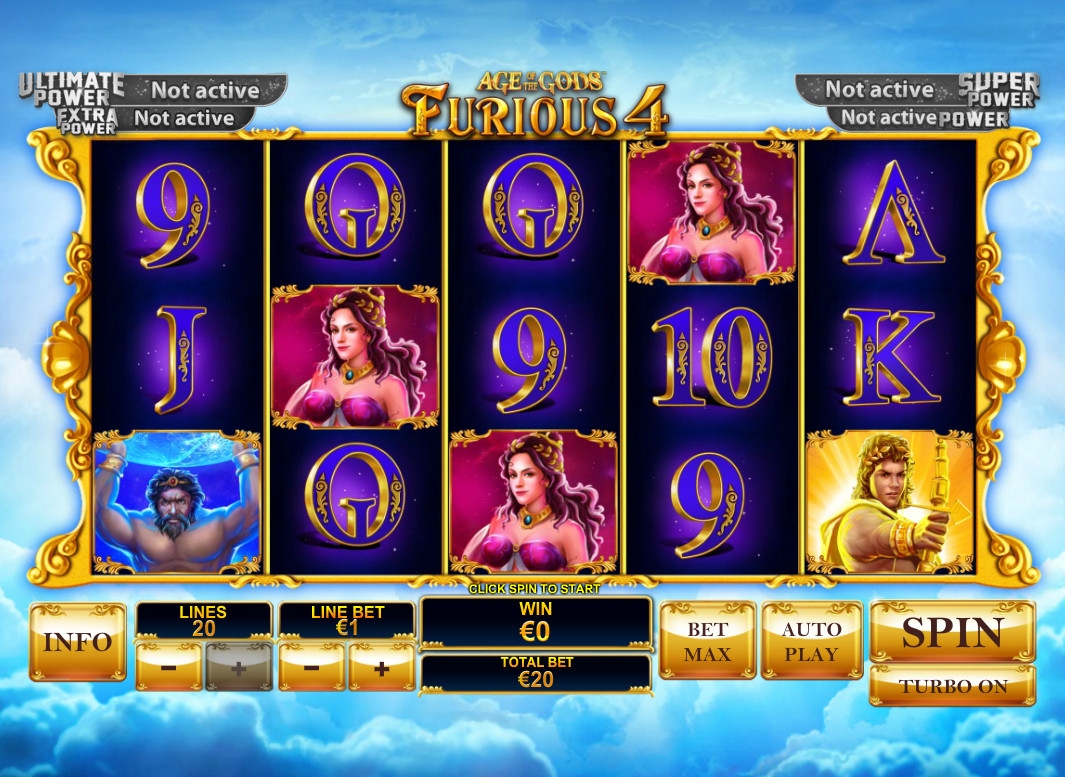Spin the reels
The image size is (1065, 777).
click(x=952, y=632)
